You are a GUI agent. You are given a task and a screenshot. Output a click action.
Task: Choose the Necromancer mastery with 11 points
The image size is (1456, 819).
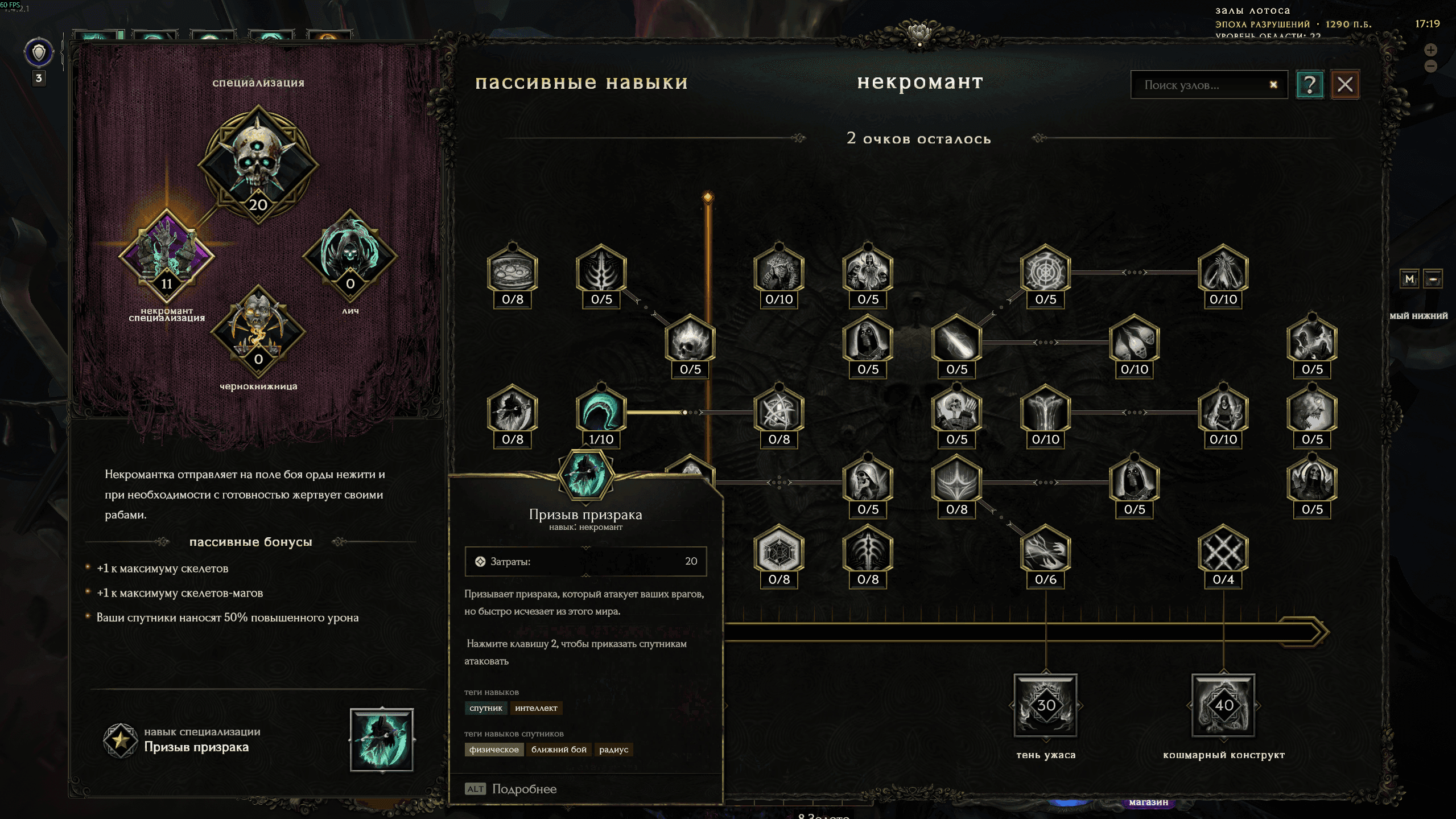tap(166, 256)
